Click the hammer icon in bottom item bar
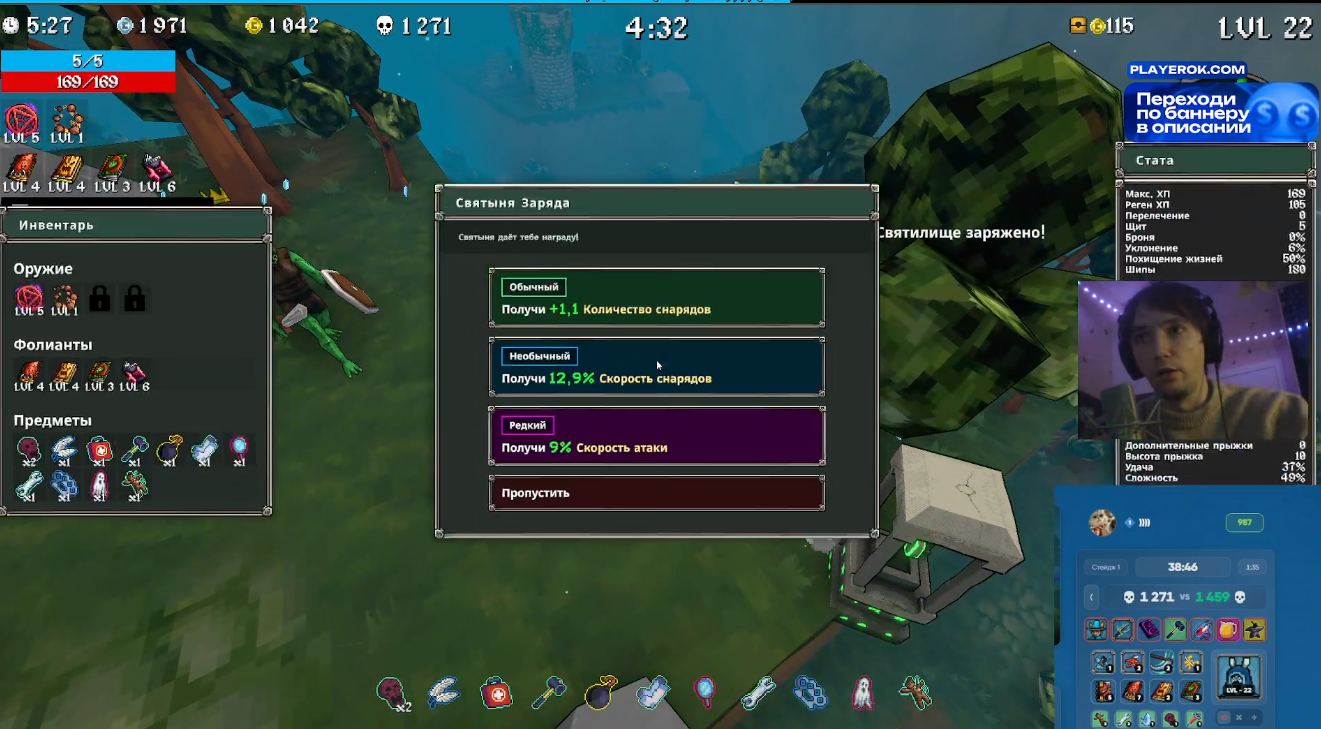The height and width of the screenshot is (729, 1321). tap(548, 691)
